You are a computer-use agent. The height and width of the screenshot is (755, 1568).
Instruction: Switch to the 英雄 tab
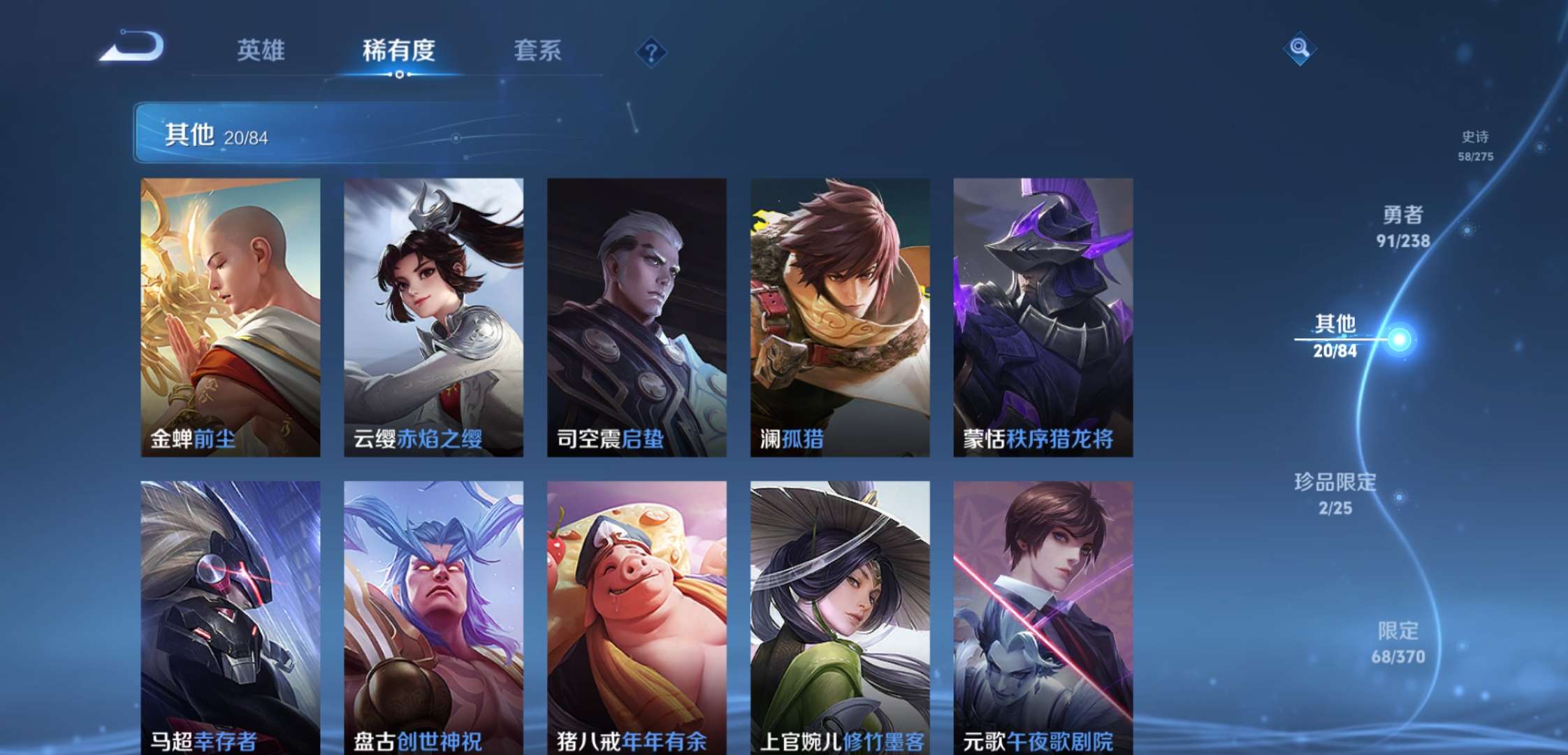(261, 51)
